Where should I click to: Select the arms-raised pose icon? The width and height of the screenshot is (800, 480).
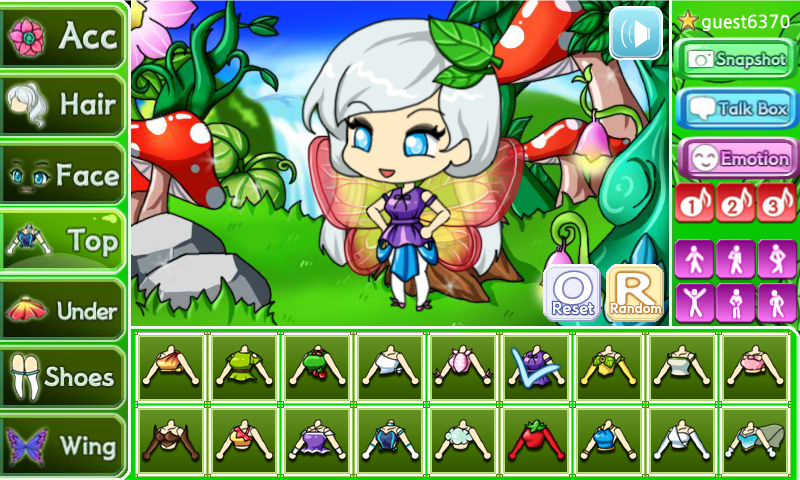[694, 302]
